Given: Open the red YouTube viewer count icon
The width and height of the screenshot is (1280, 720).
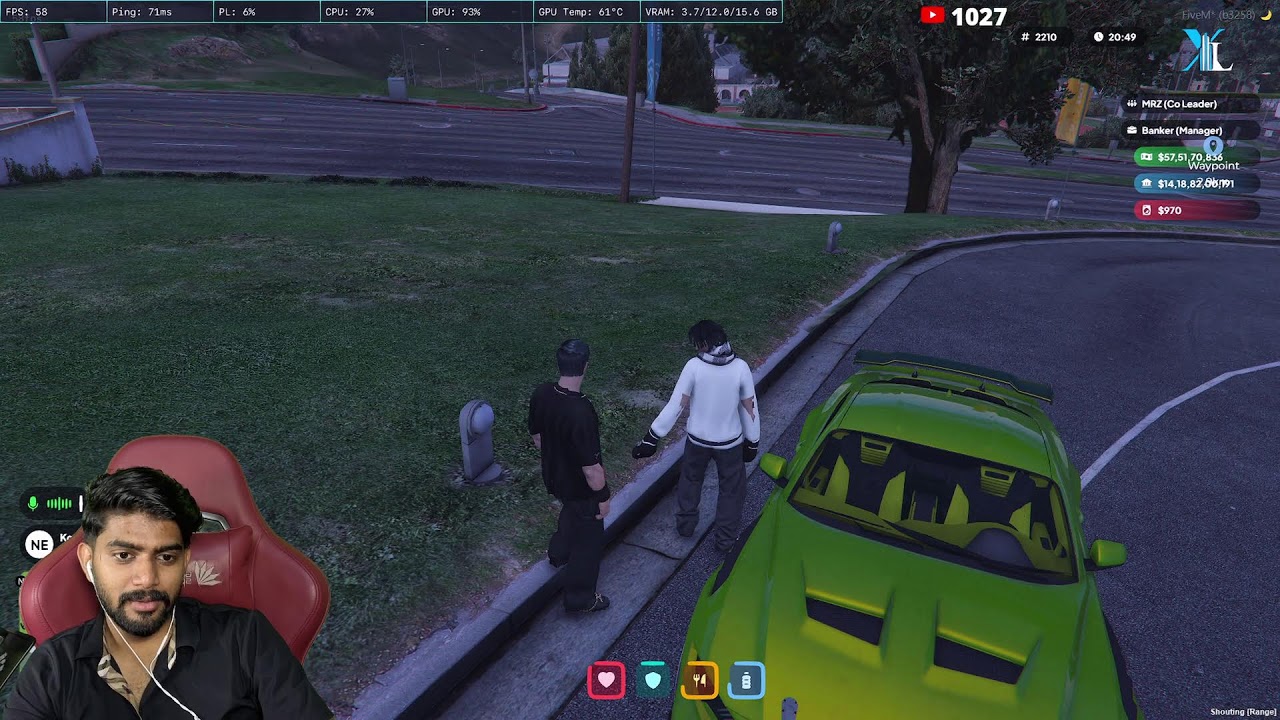Looking at the screenshot, I should (x=932, y=15).
